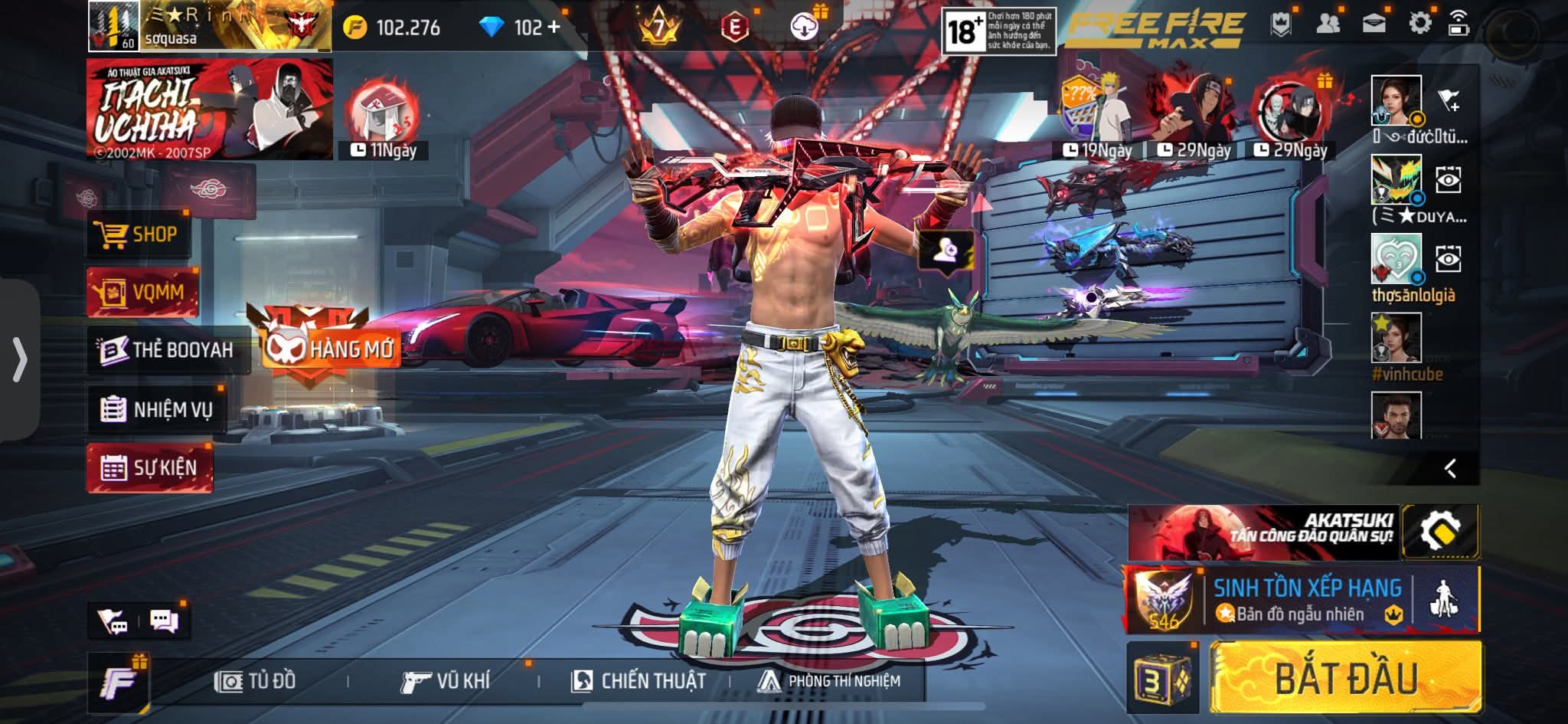Open the CHIẾN THUẬT tactics tab
This screenshot has height=724, width=1568.
point(638,680)
